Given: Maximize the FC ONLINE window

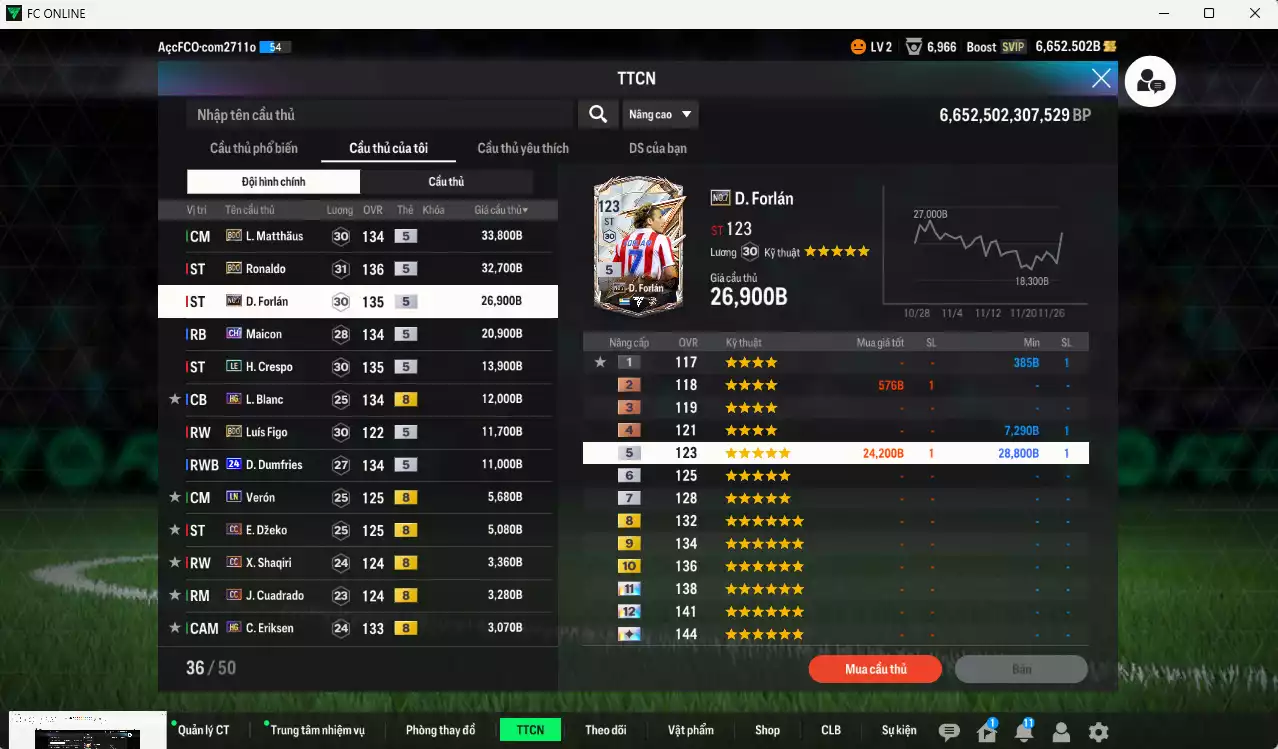Looking at the screenshot, I should (x=1209, y=13).
